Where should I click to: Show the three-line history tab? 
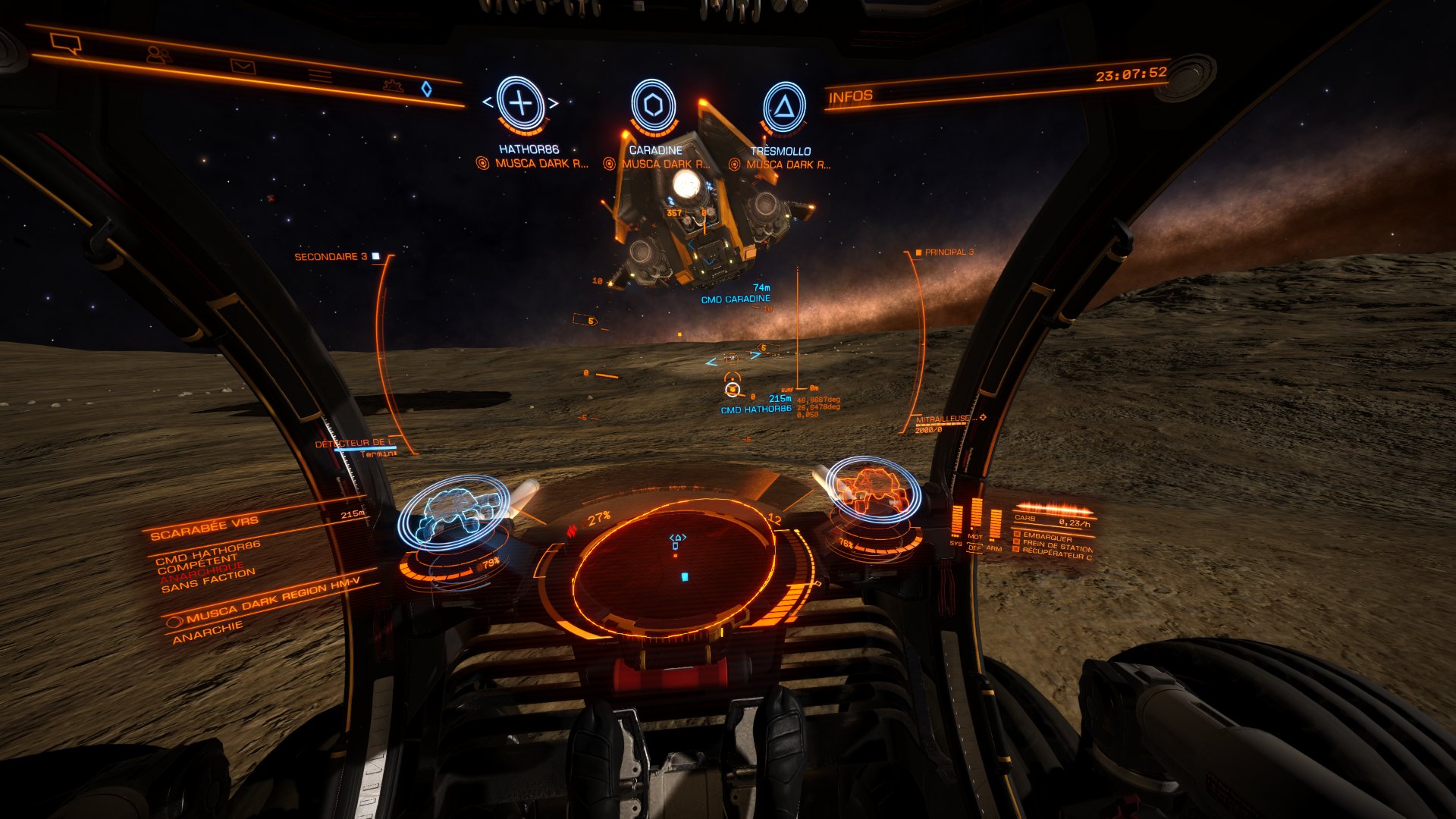coord(320,76)
